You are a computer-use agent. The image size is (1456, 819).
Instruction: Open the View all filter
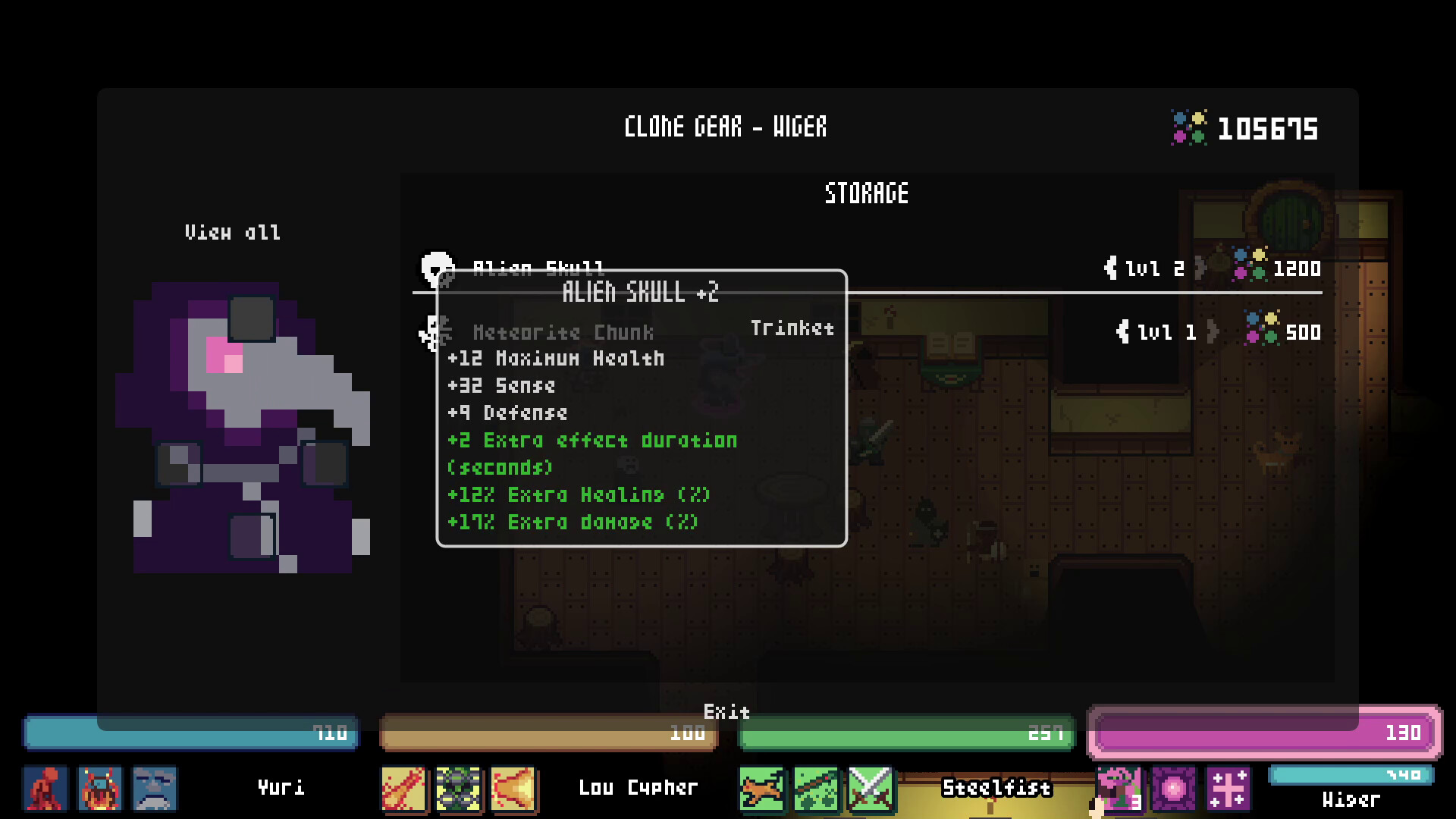pos(233,232)
